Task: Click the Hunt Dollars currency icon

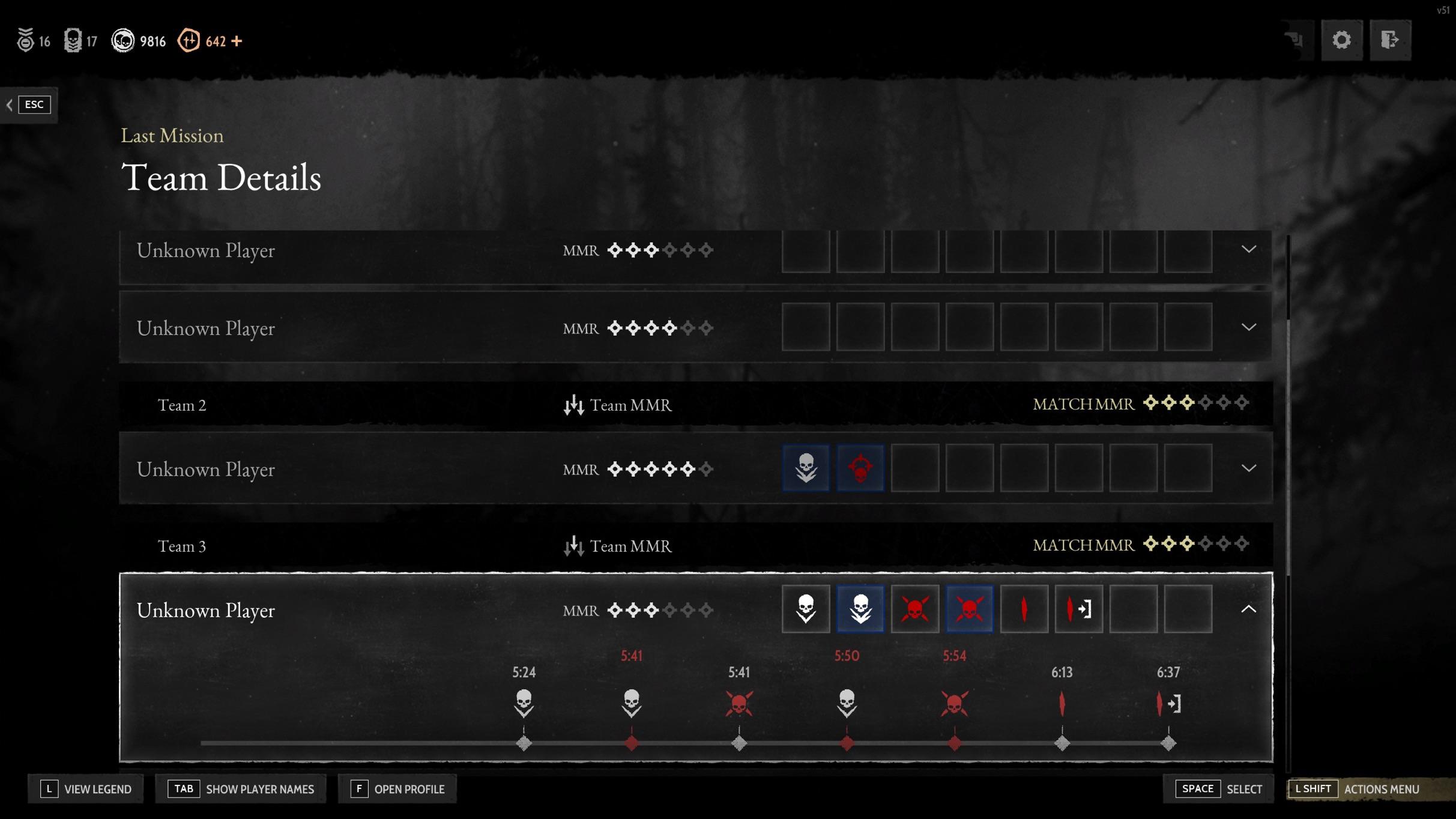Action: click(124, 40)
